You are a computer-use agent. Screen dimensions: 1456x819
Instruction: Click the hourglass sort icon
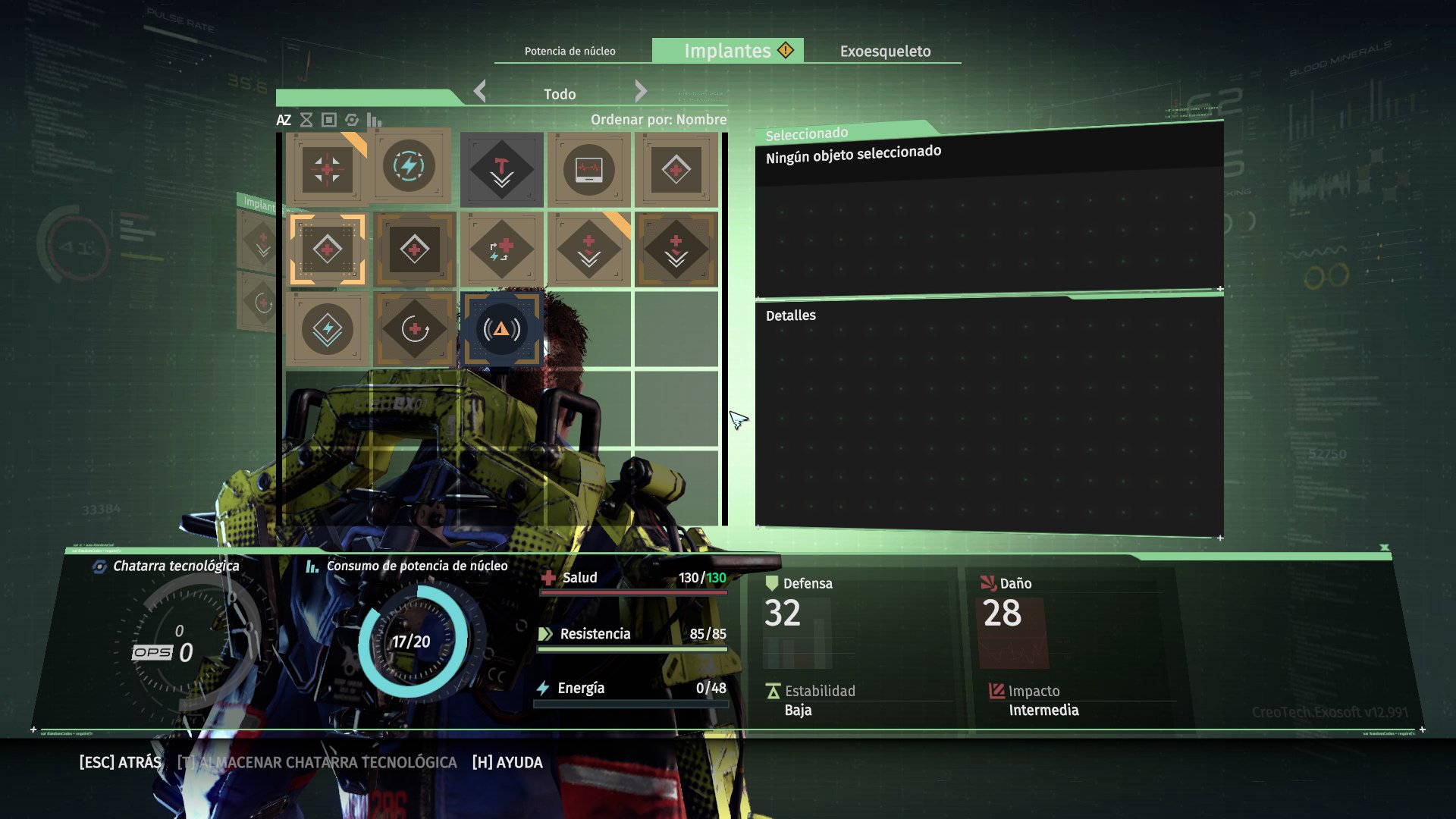306,119
